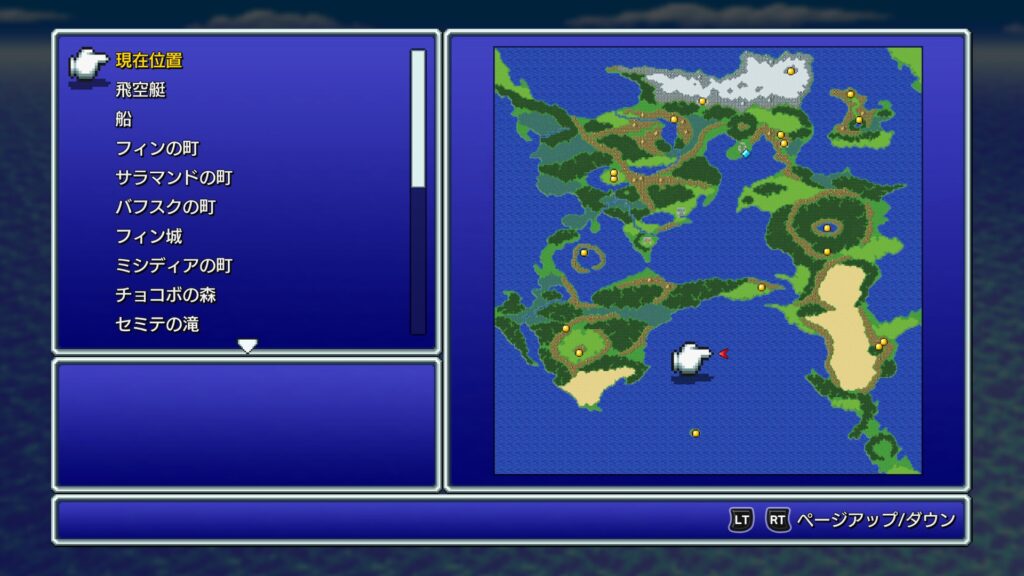
Task: Pick セミテの滝 in the list
Action: (x=156, y=325)
